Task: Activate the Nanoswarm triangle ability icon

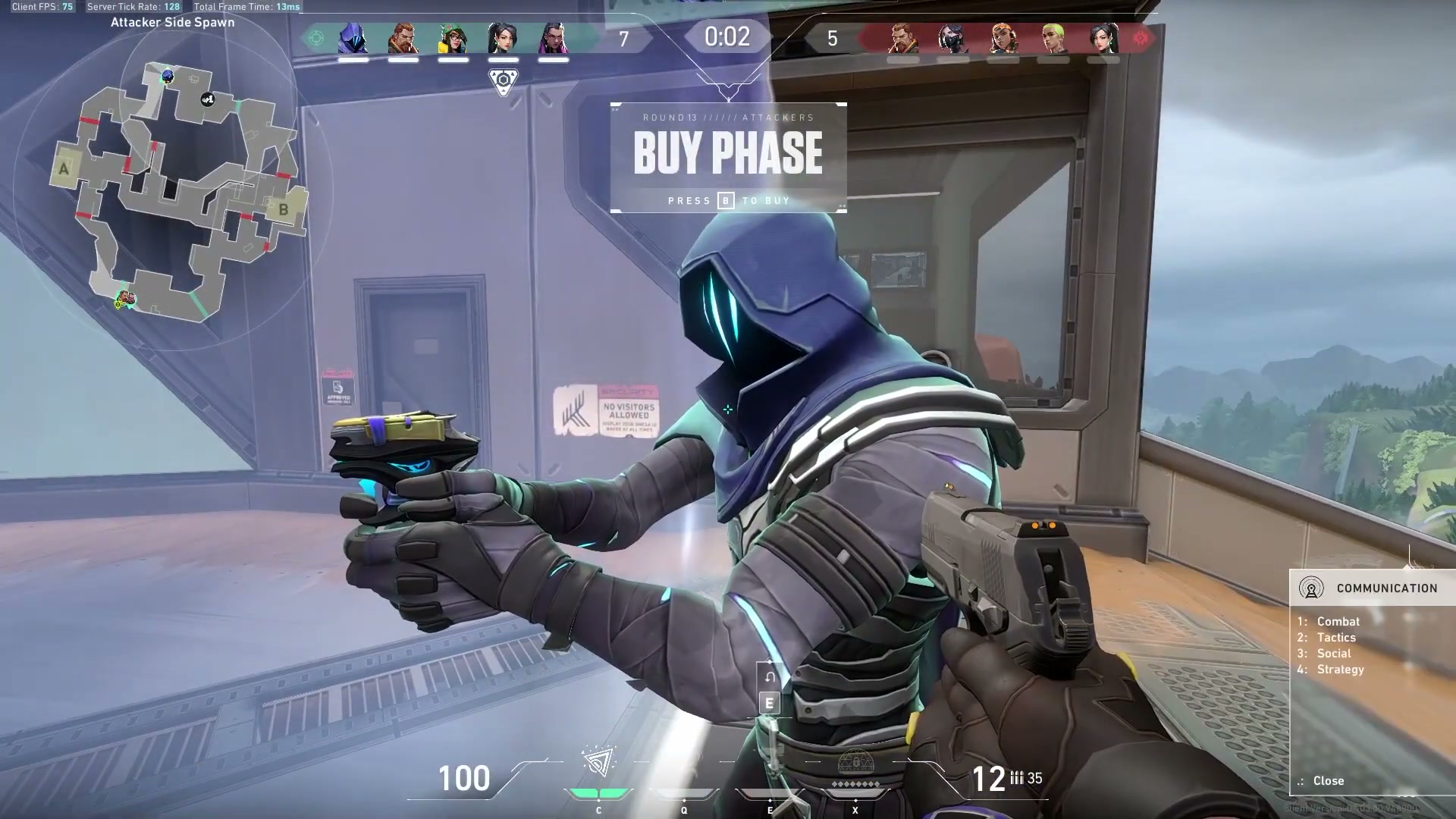Action: click(599, 762)
